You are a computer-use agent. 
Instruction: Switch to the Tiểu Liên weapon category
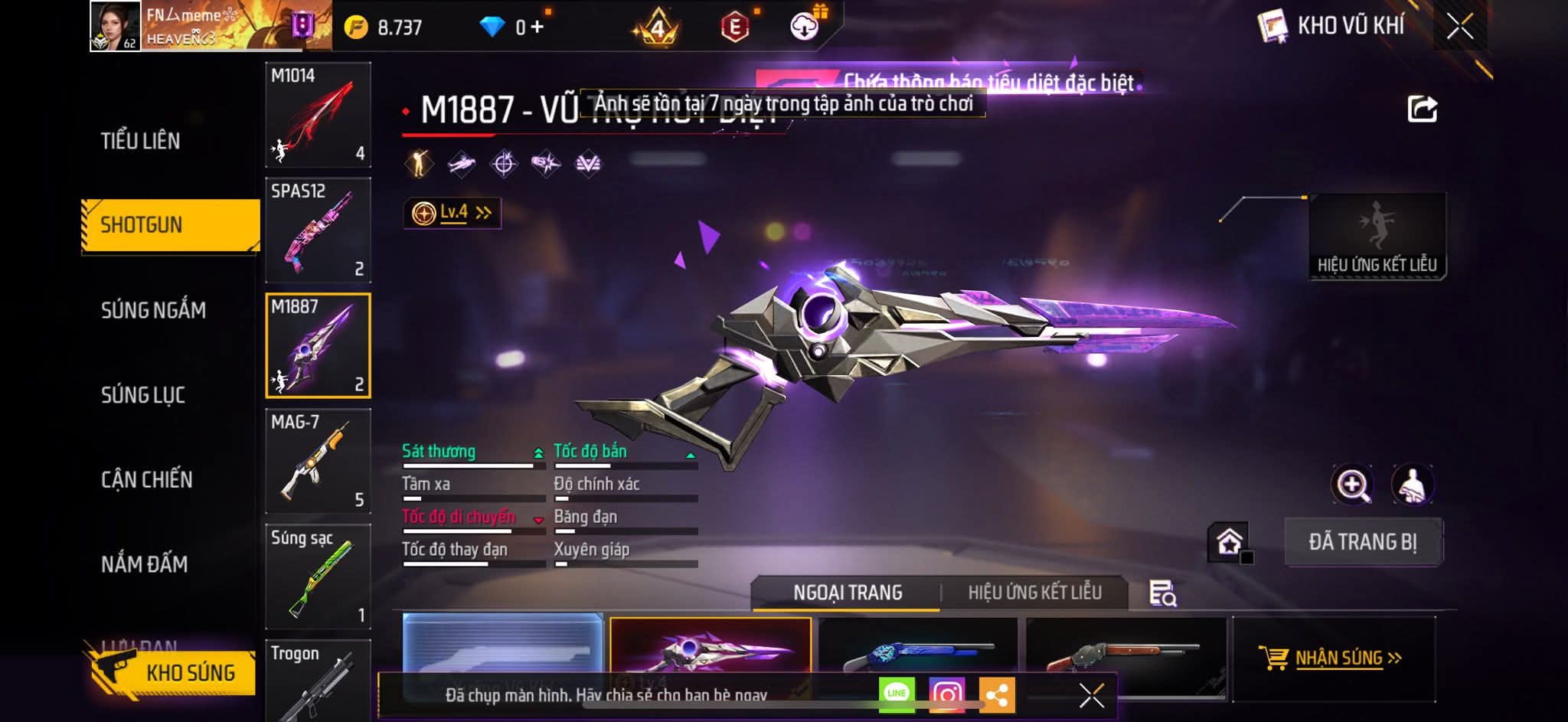141,141
